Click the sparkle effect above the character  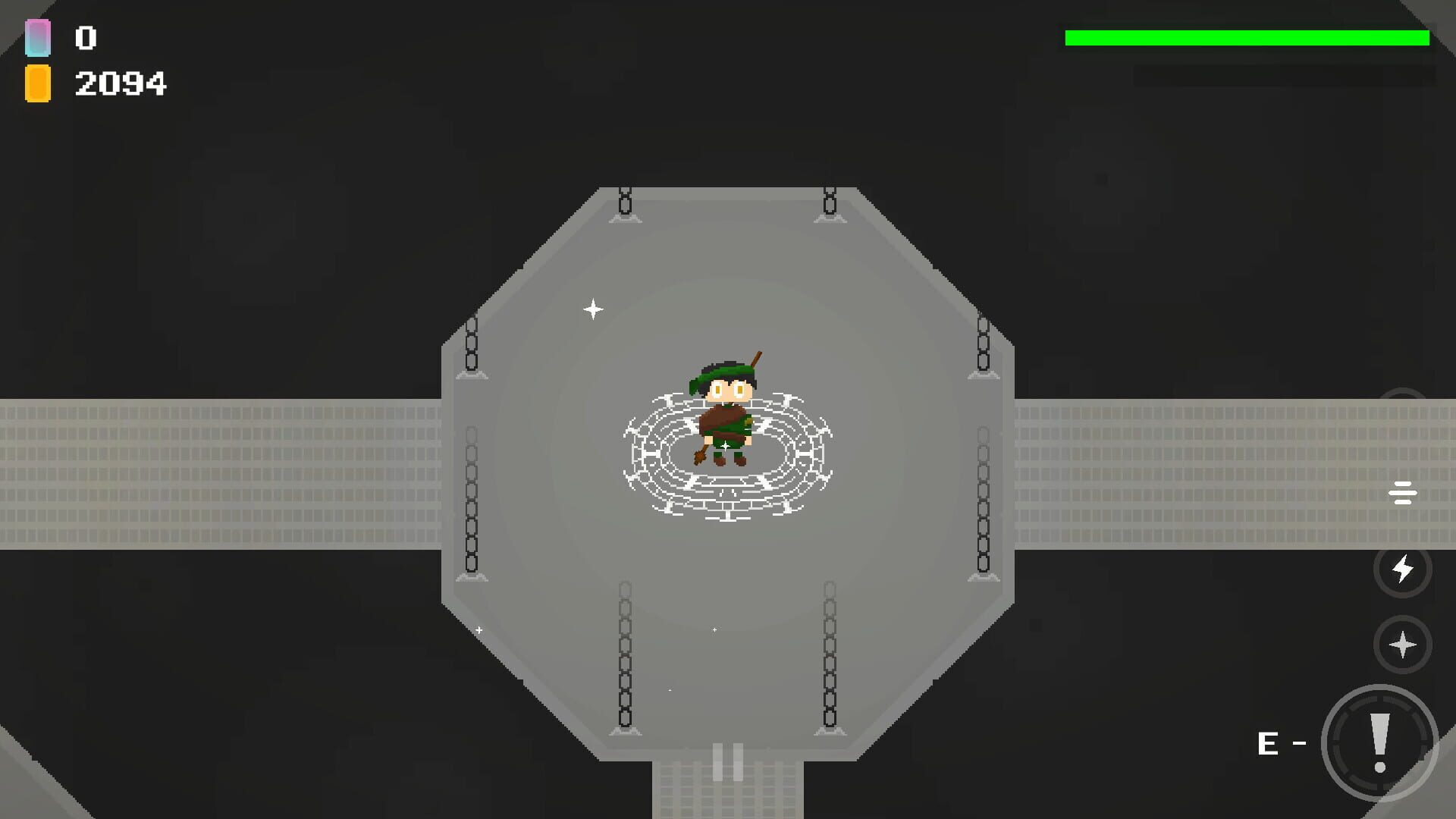point(594,309)
